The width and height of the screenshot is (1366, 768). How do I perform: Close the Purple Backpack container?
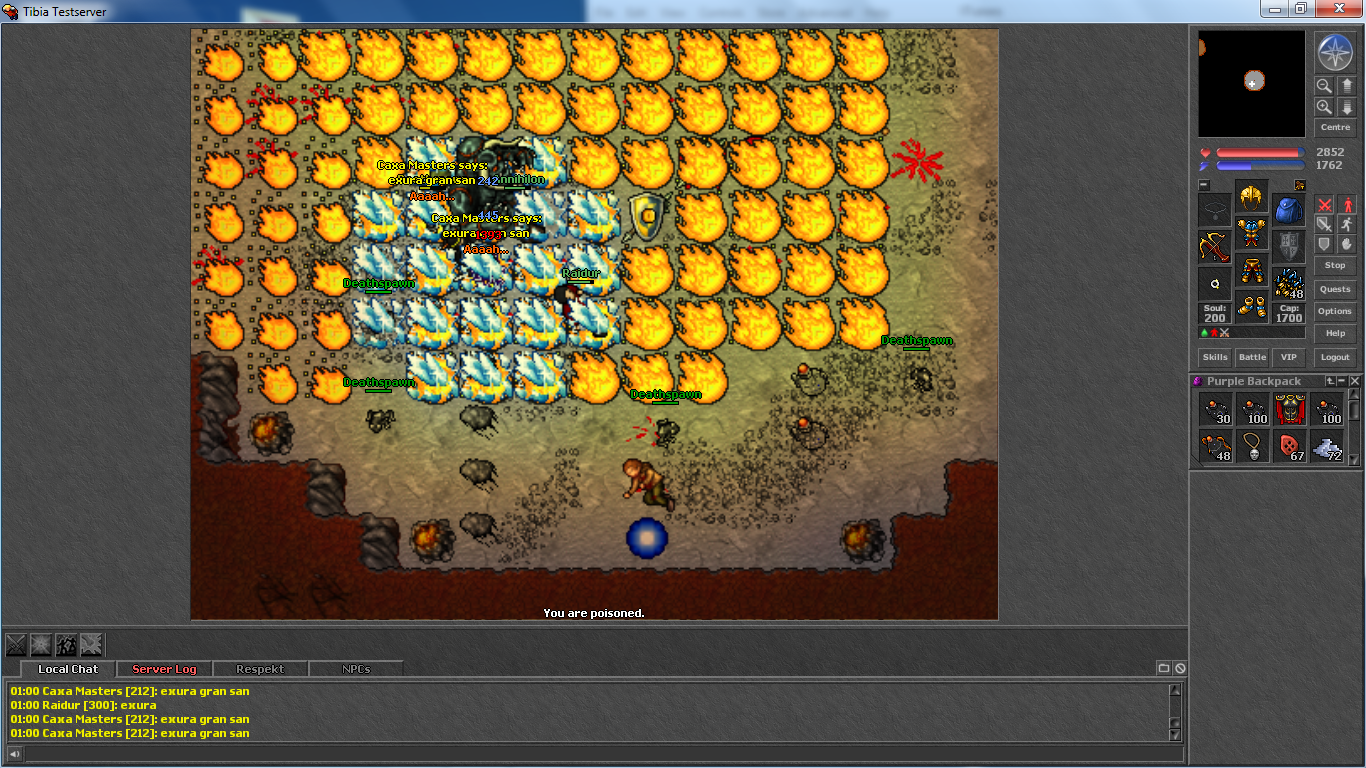[x=1355, y=381]
